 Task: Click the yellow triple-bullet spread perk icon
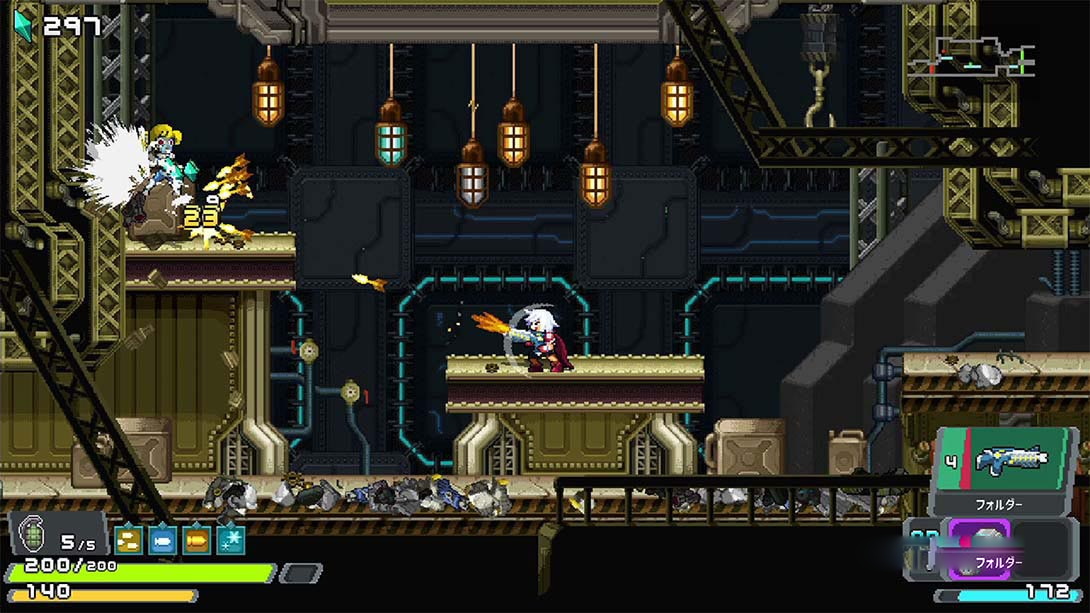coord(128,540)
